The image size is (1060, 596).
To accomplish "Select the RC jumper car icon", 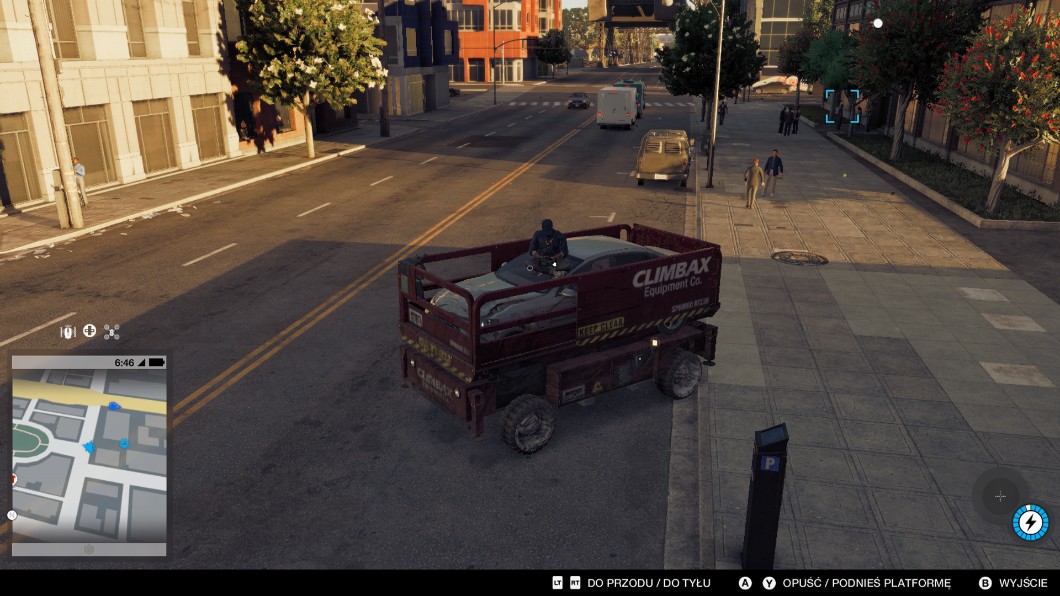I will [x=68, y=331].
